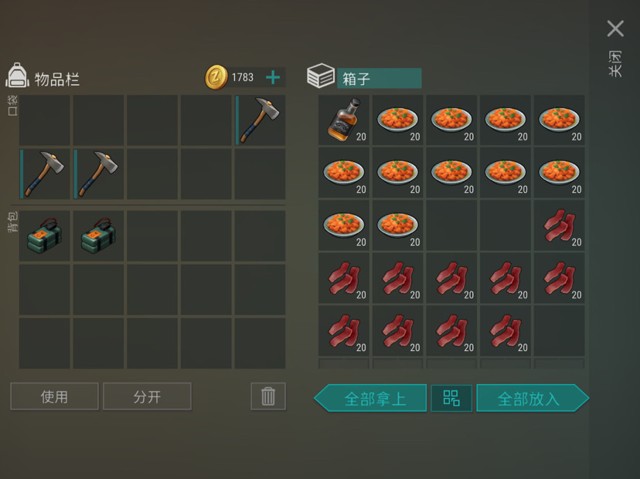Put everything in with the 全部放入 button
The width and height of the screenshot is (640, 479).
[x=531, y=398]
